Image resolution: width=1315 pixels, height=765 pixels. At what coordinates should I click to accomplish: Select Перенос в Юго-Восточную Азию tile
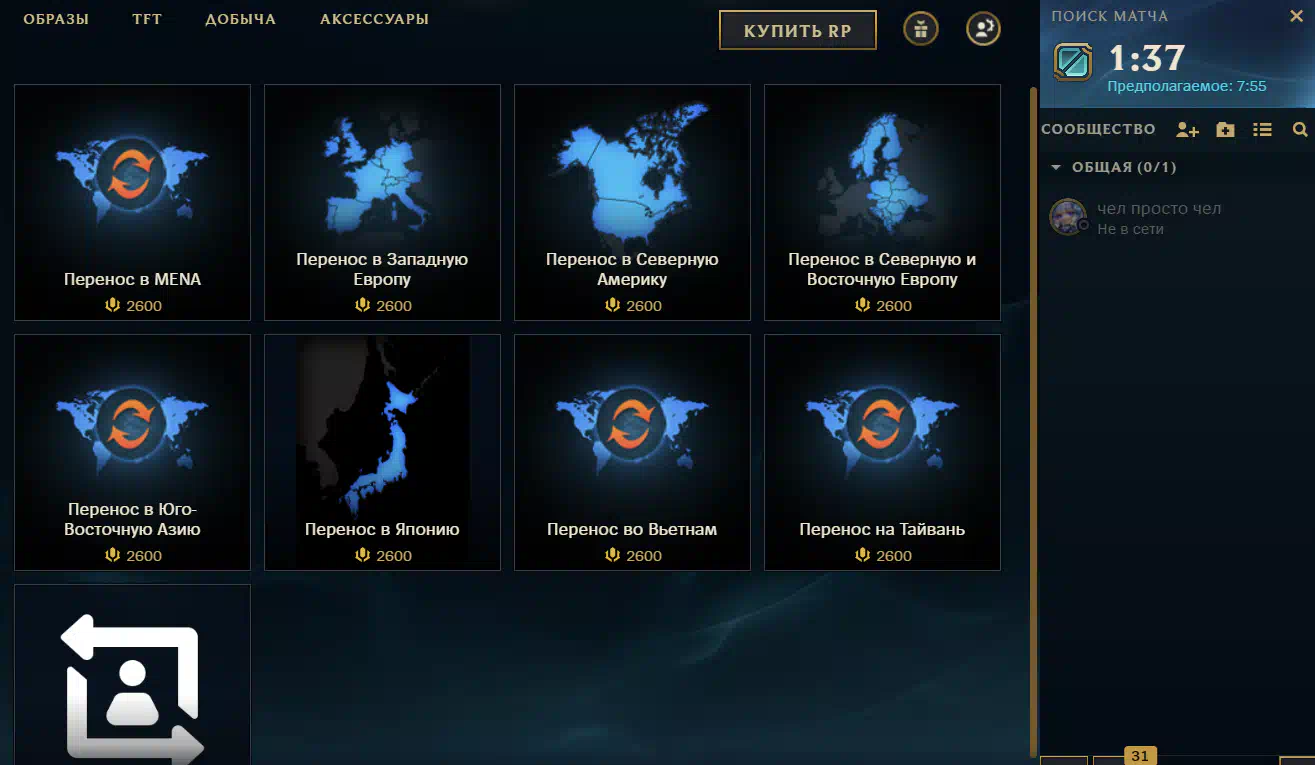pos(132,452)
